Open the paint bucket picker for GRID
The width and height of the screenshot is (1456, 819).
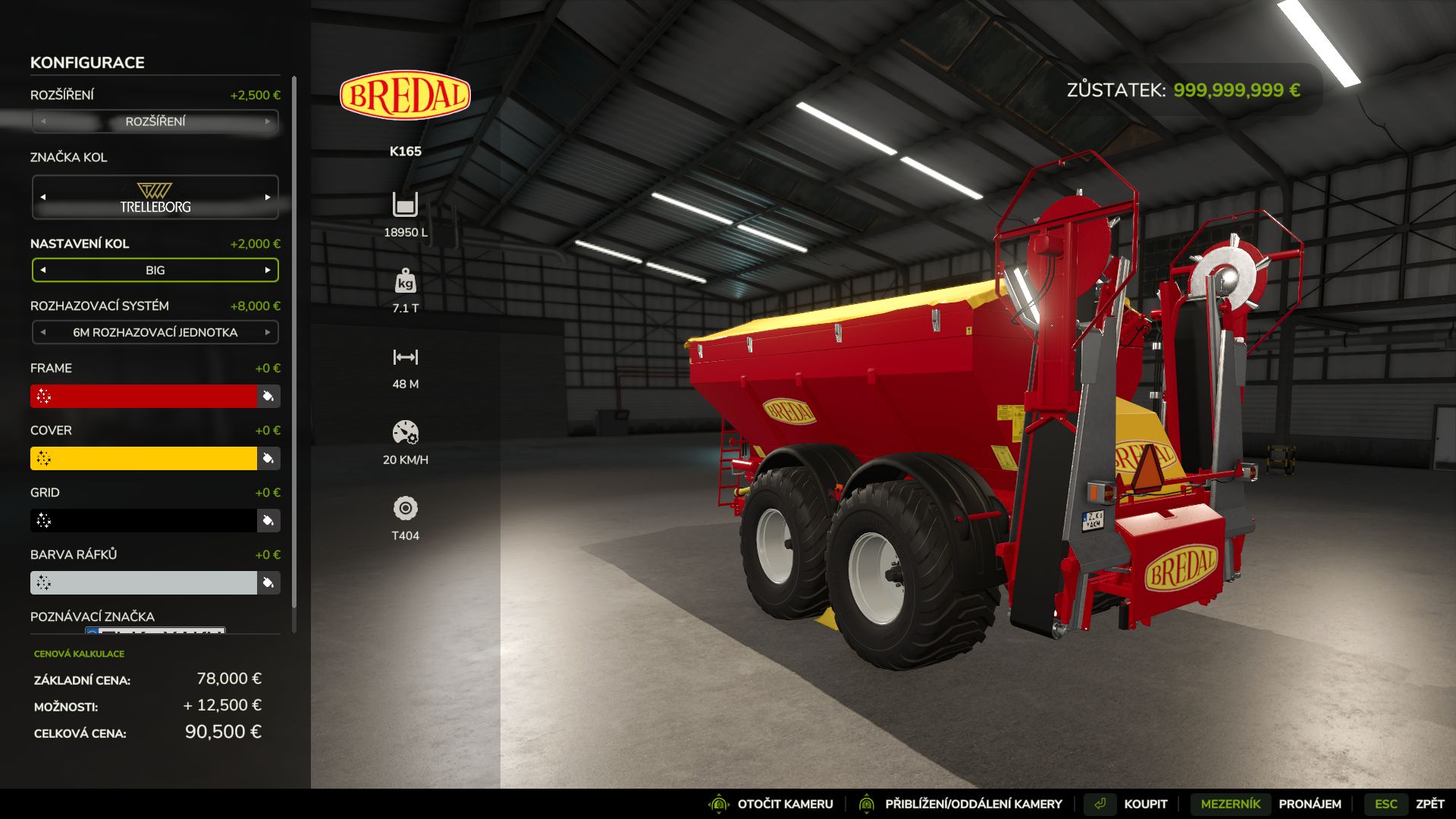pyautogui.click(x=270, y=521)
